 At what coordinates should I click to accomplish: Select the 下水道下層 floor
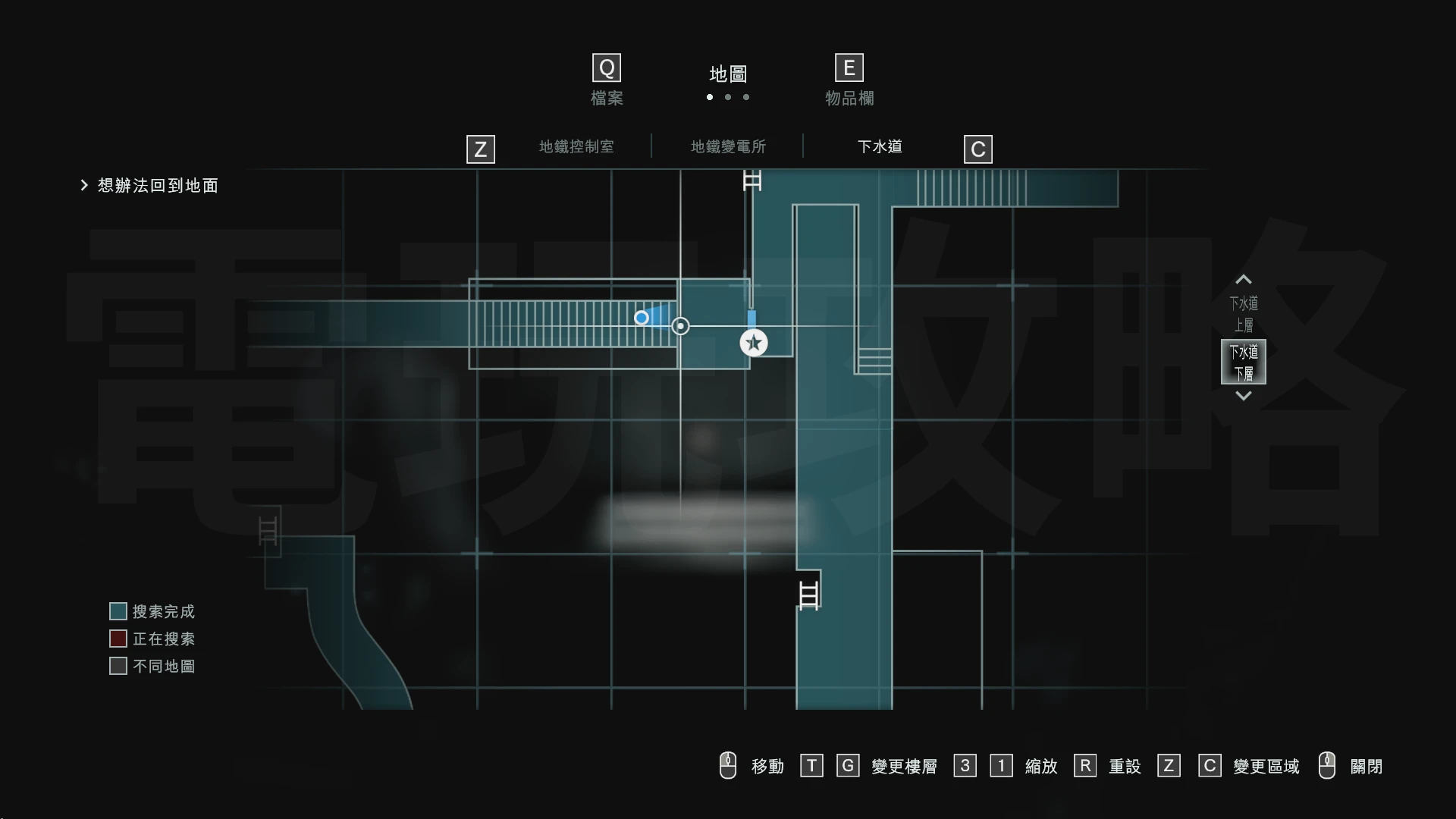(1244, 362)
